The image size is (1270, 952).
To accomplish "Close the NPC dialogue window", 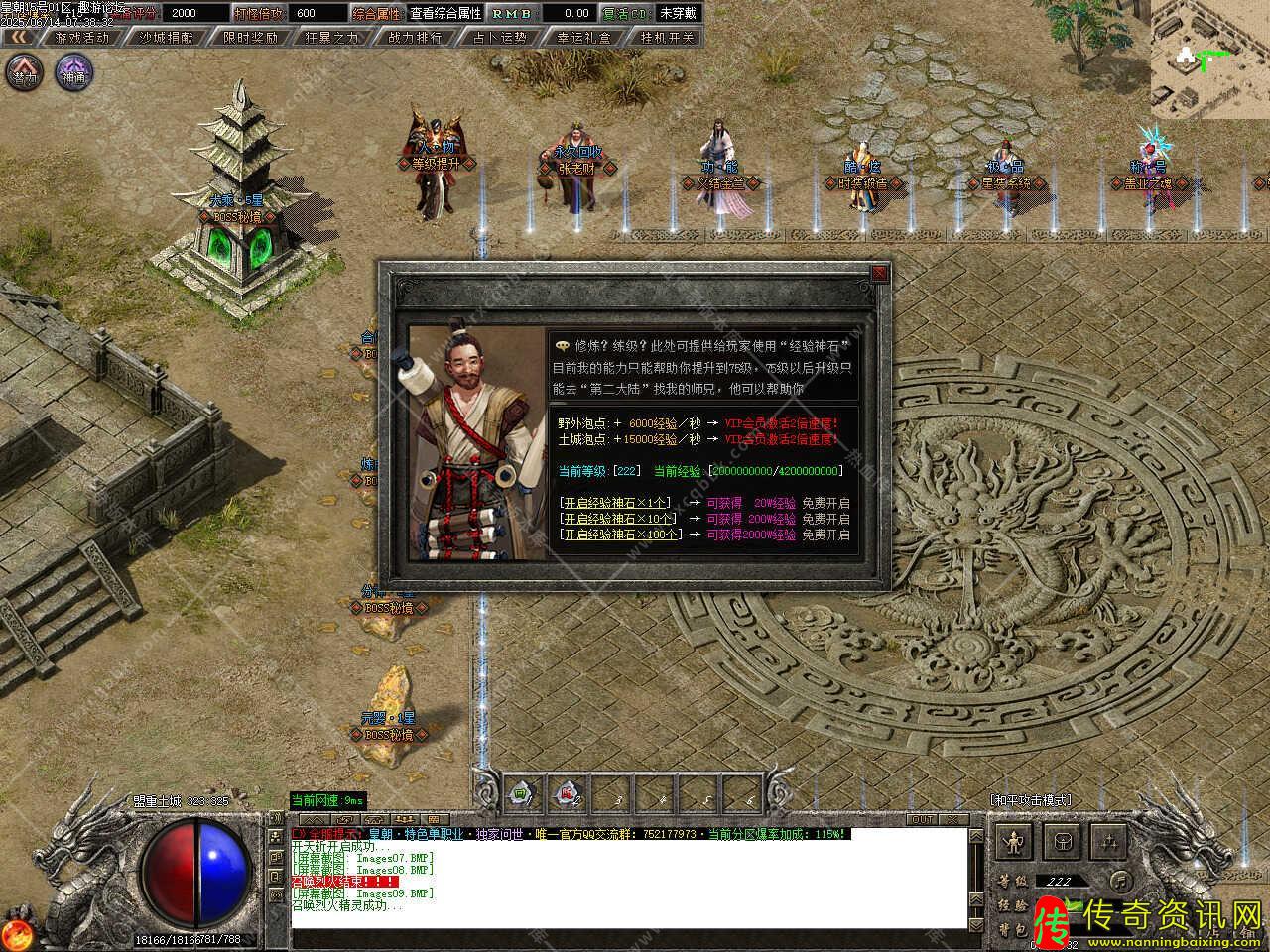I will pos(879,273).
